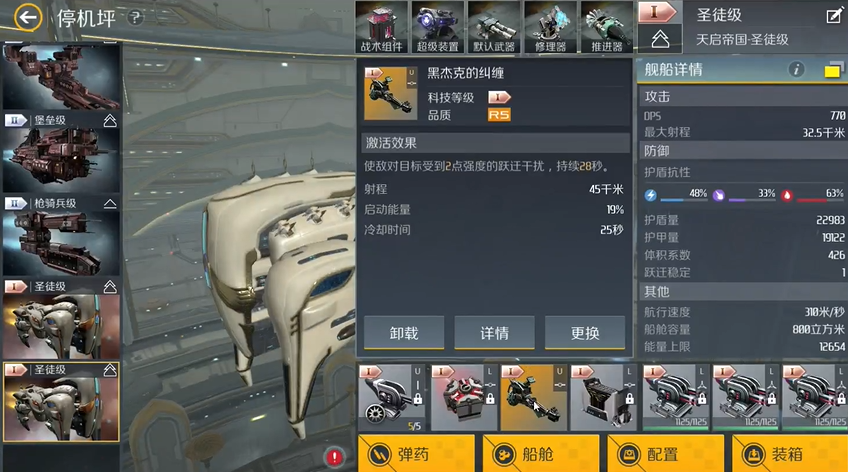Open the 舰船详情 info icon
The image size is (848, 472).
797,70
